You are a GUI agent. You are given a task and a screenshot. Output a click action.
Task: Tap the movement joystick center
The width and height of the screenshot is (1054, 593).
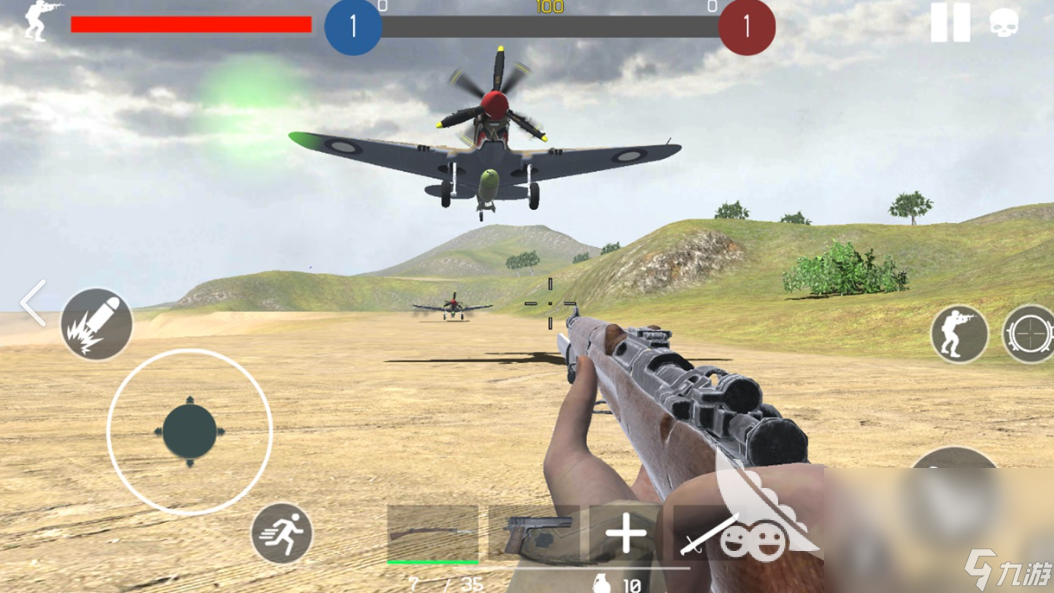(190, 432)
